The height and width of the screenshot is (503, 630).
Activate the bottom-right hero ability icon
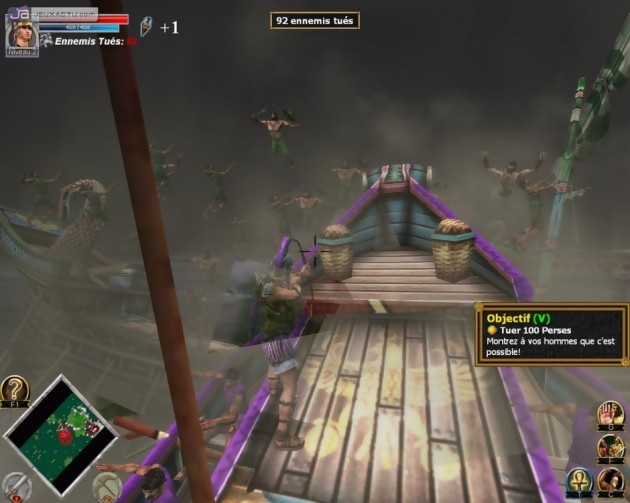point(612,483)
